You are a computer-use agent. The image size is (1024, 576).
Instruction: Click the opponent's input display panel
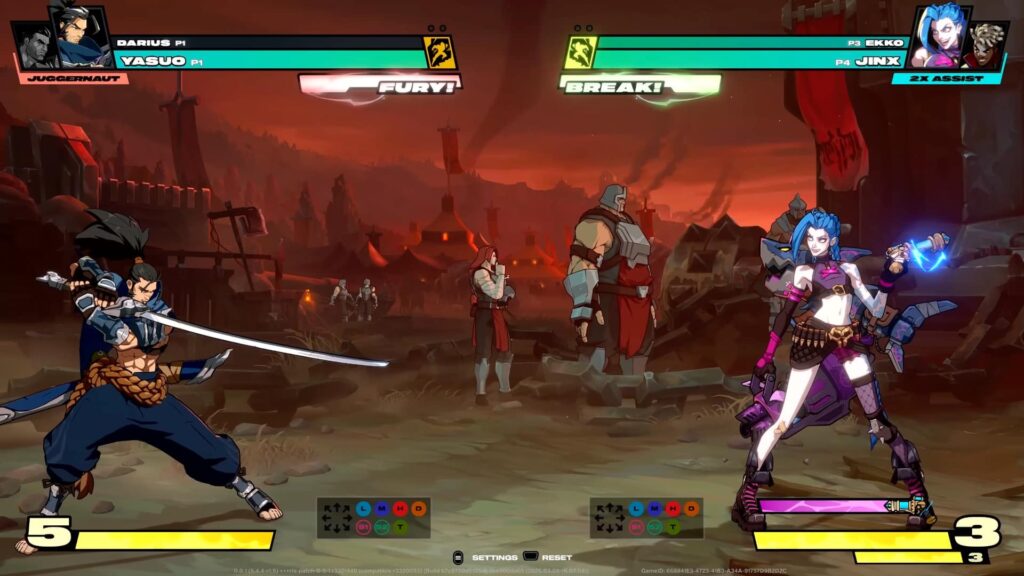pyautogui.click(x=646, y=518)
